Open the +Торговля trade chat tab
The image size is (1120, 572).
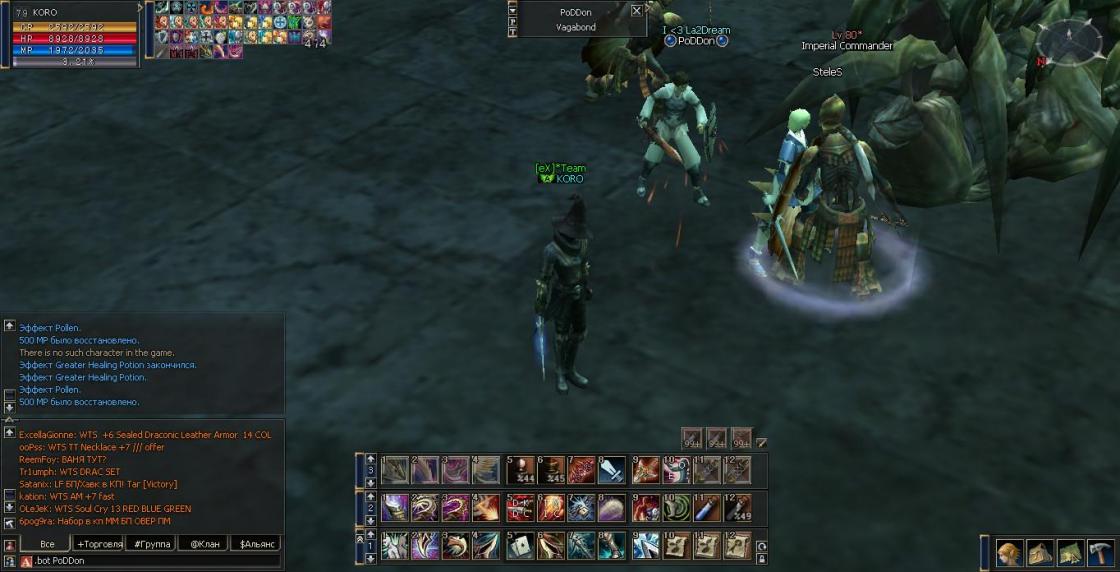99,544
